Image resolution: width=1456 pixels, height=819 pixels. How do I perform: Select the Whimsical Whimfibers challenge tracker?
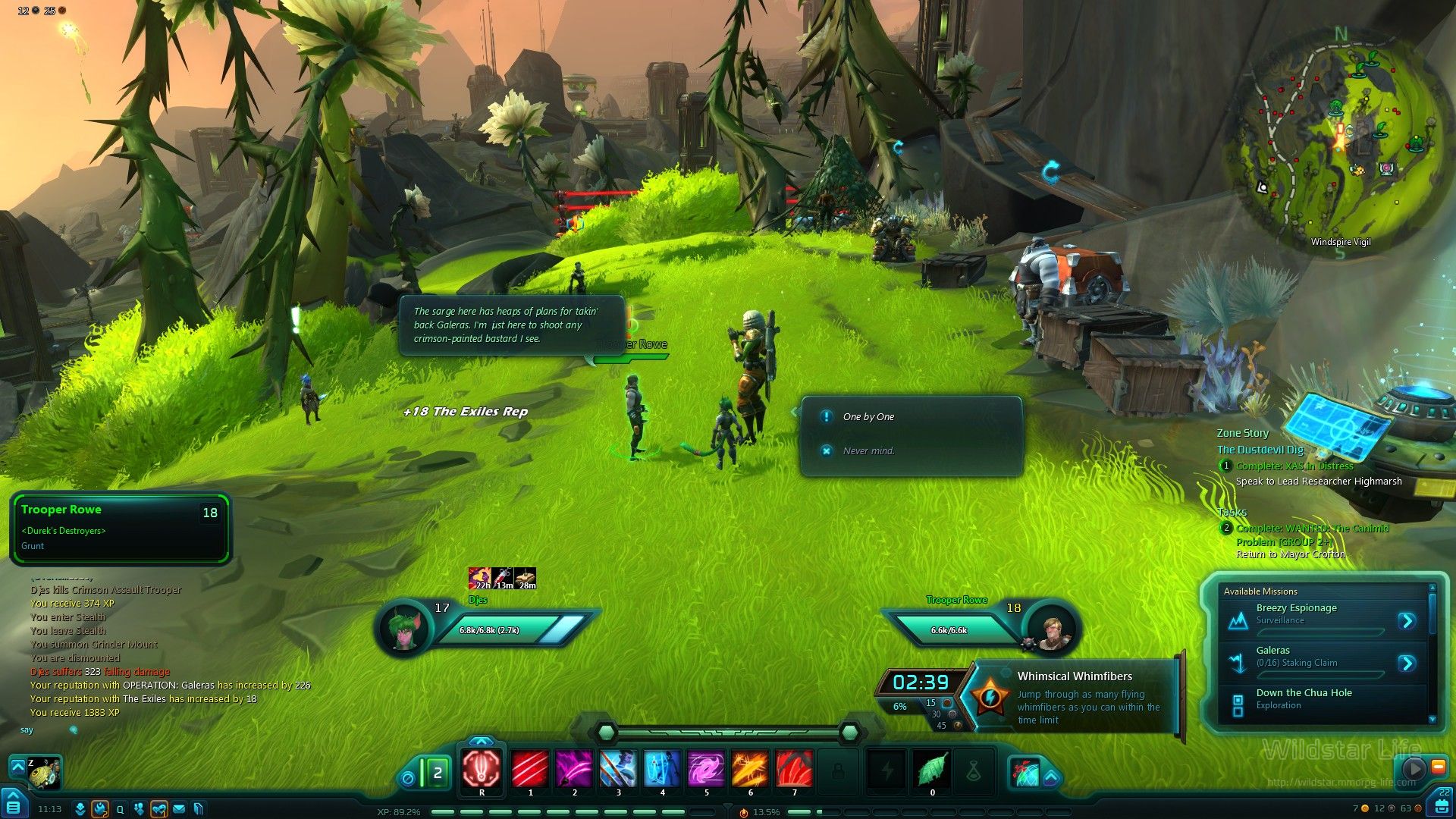1075,696
